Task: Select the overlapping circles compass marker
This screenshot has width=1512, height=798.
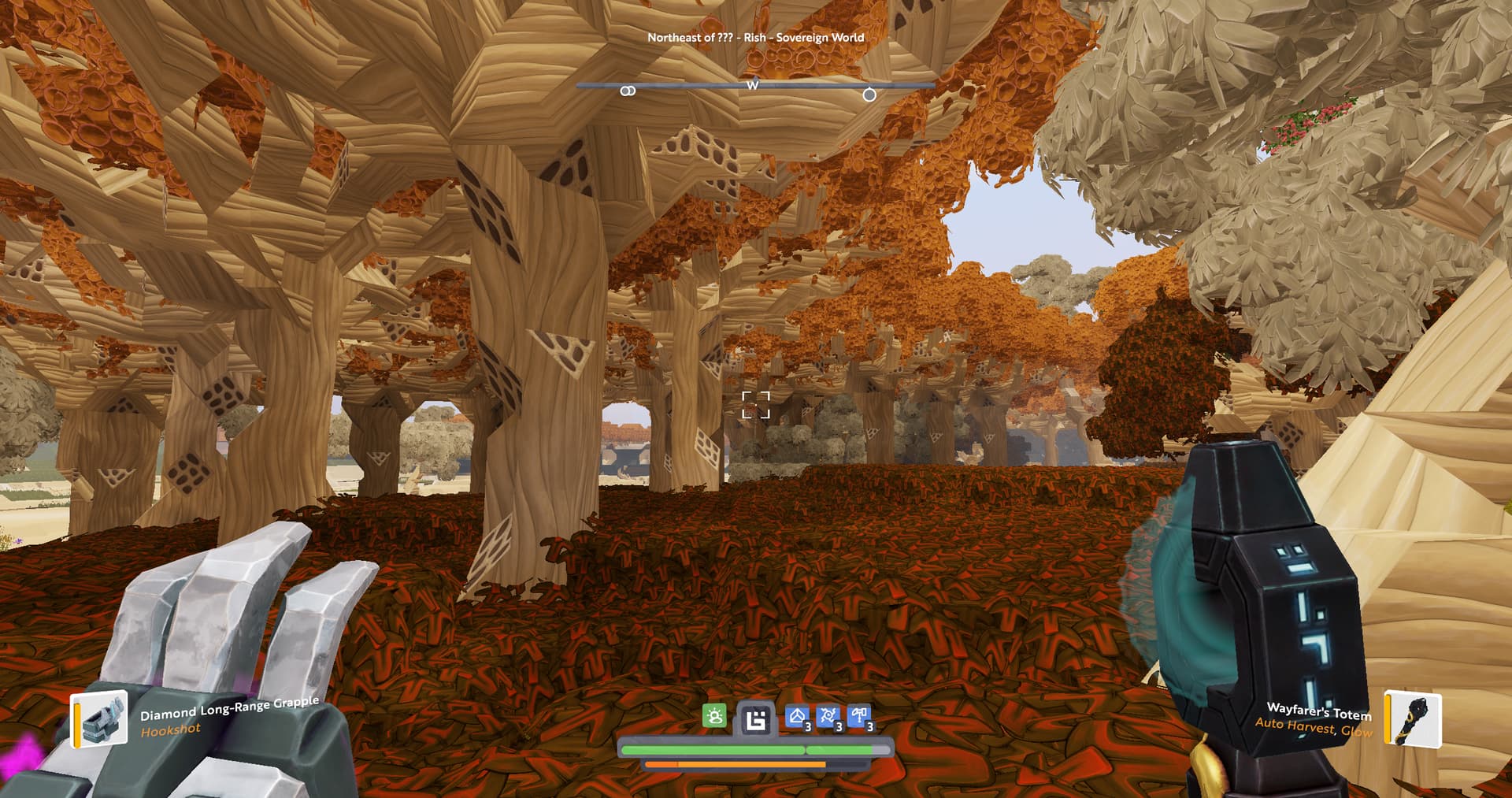Action: [x=628, y=91]
